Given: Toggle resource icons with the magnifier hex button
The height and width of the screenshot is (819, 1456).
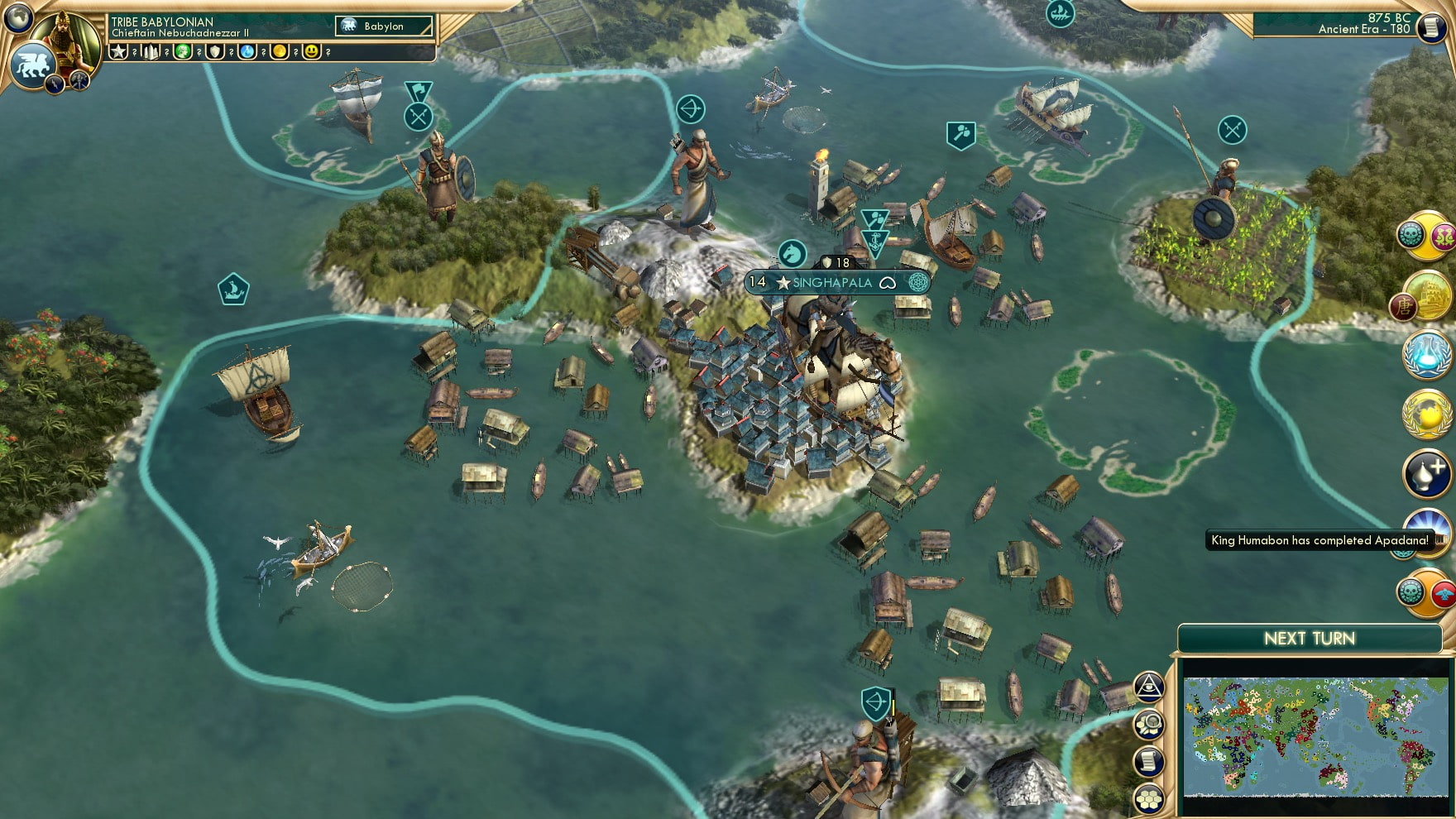Looking at the screenshot, I should point(1148,723).
